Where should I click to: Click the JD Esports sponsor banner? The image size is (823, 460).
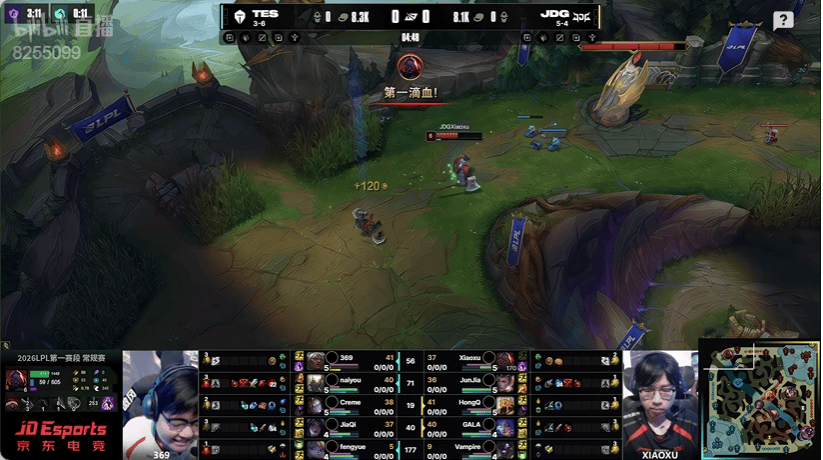[x=60, y=437]
